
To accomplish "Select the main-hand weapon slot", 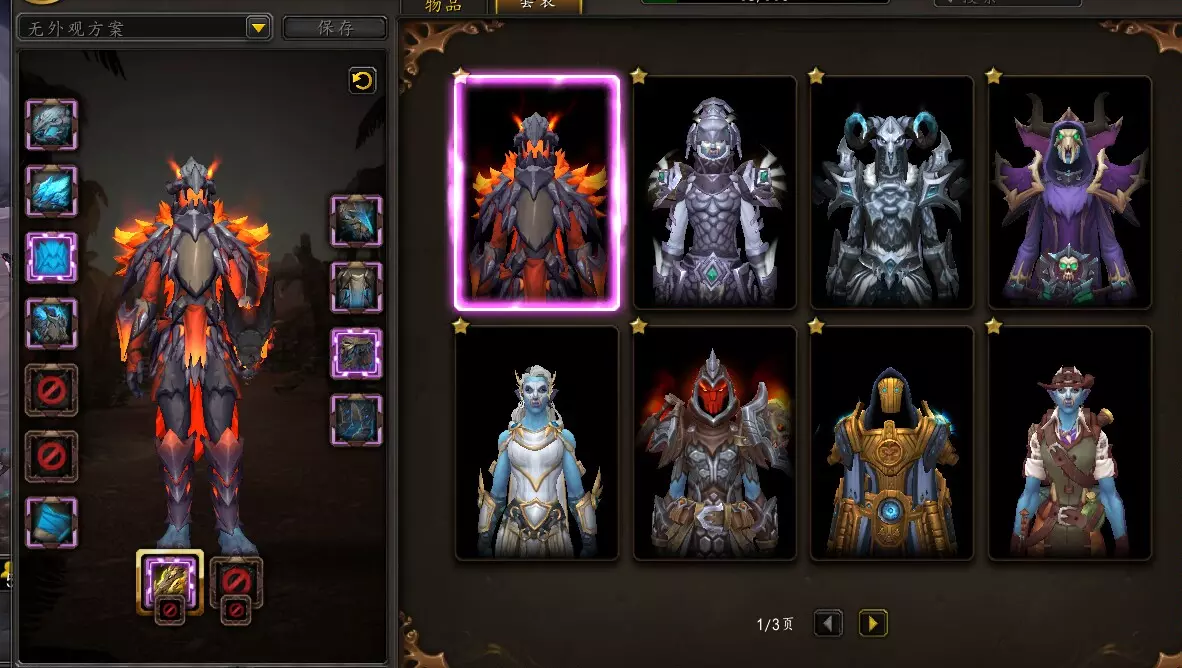I will click(170, 580).
